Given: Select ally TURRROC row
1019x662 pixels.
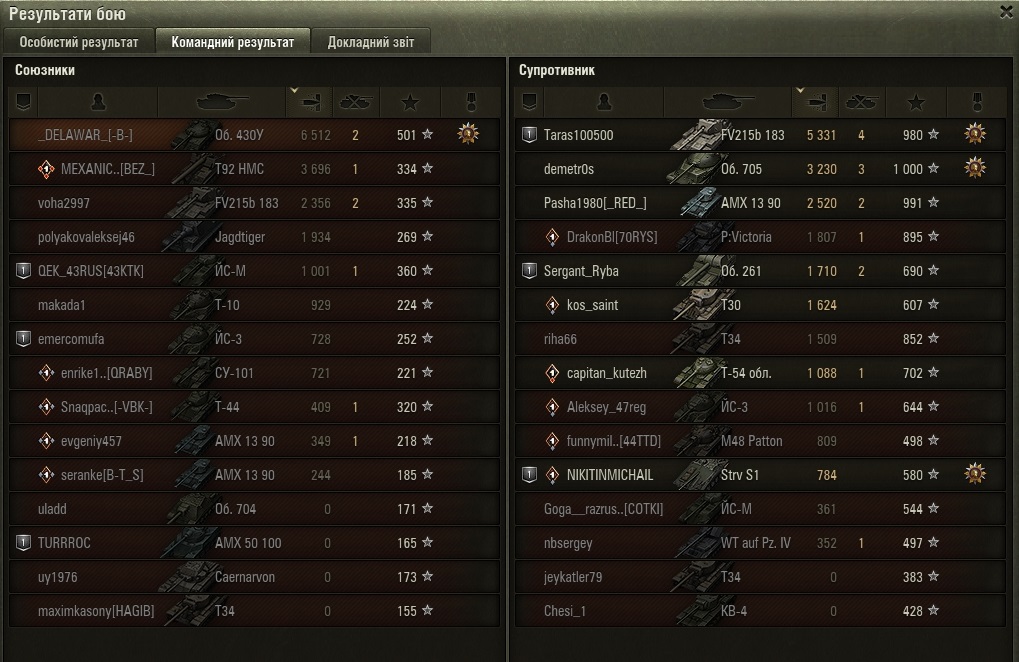Looking at the screenshot, I should pos(64,543).
